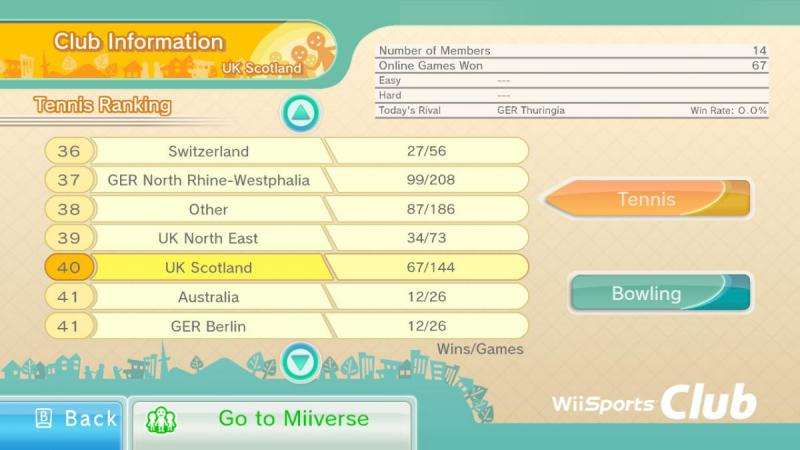Select the GER Berlin ranking row
The image size is (800, 450).
[286, 326]
